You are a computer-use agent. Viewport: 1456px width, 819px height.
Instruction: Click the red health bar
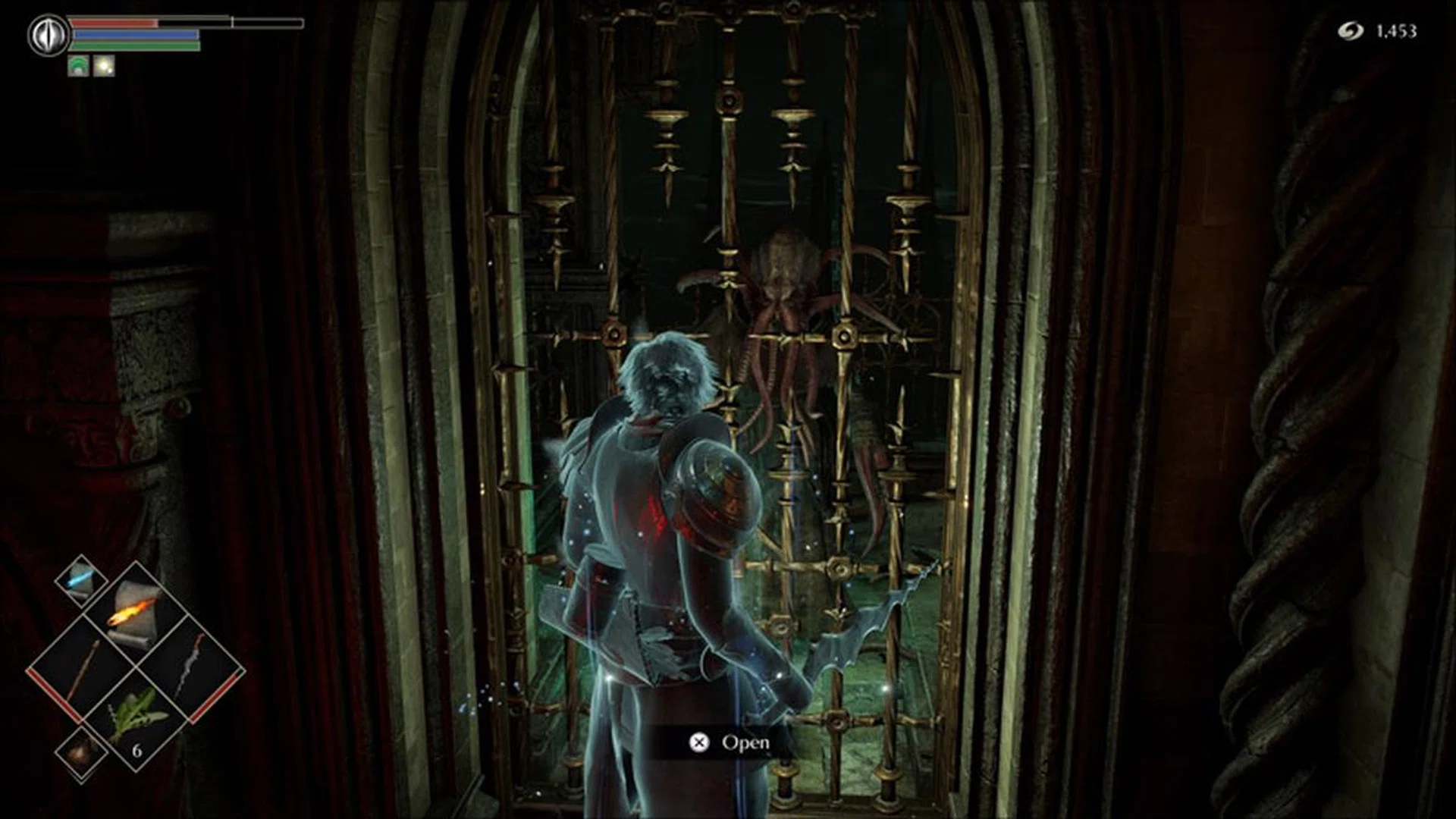114,23
